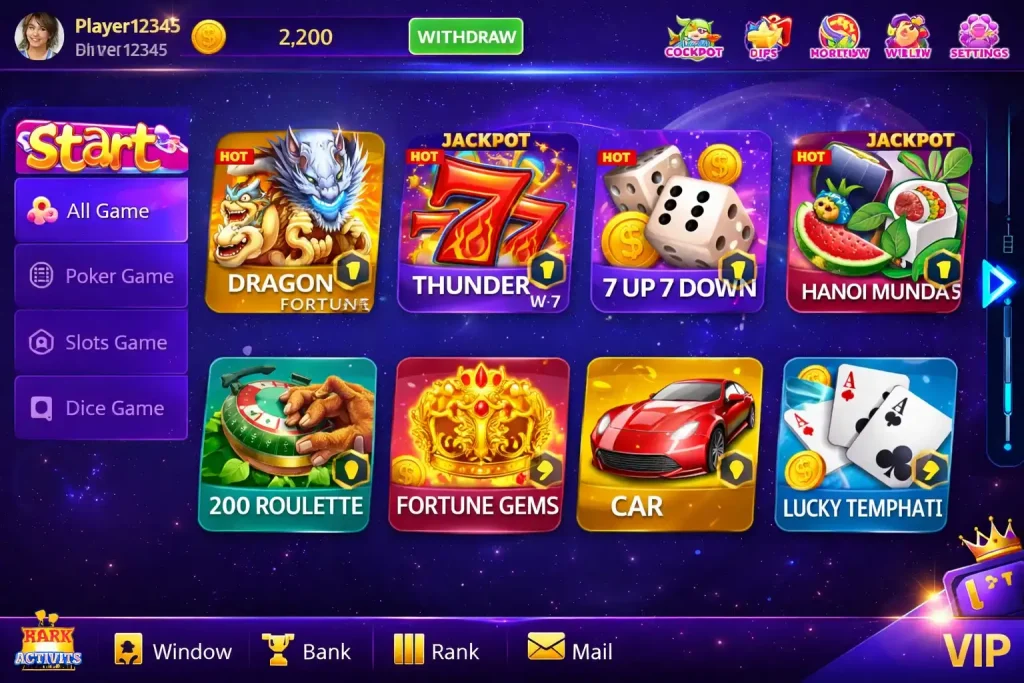Select the All Game category
This screenshot has height=683, width=1024.
pyautogui.click(x=101, y=210)
